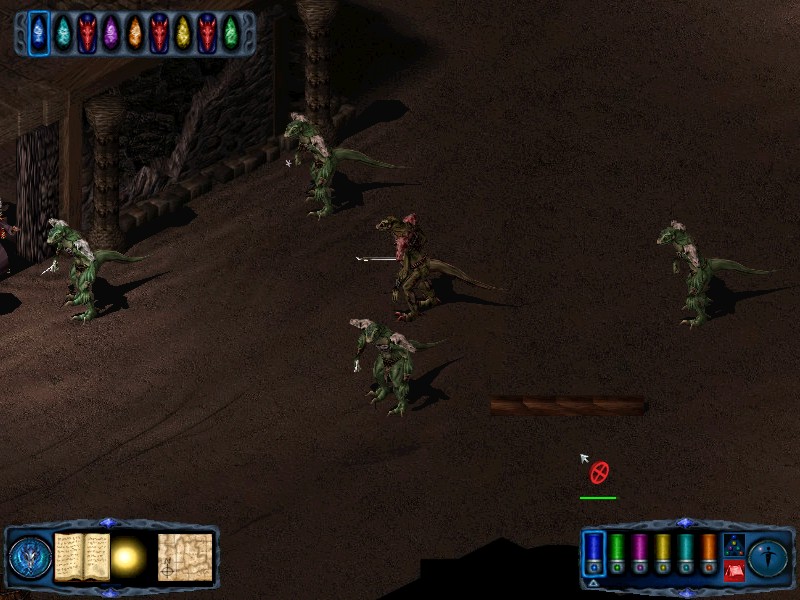
Task: Pick the orange vial
Action: point(709,551)
